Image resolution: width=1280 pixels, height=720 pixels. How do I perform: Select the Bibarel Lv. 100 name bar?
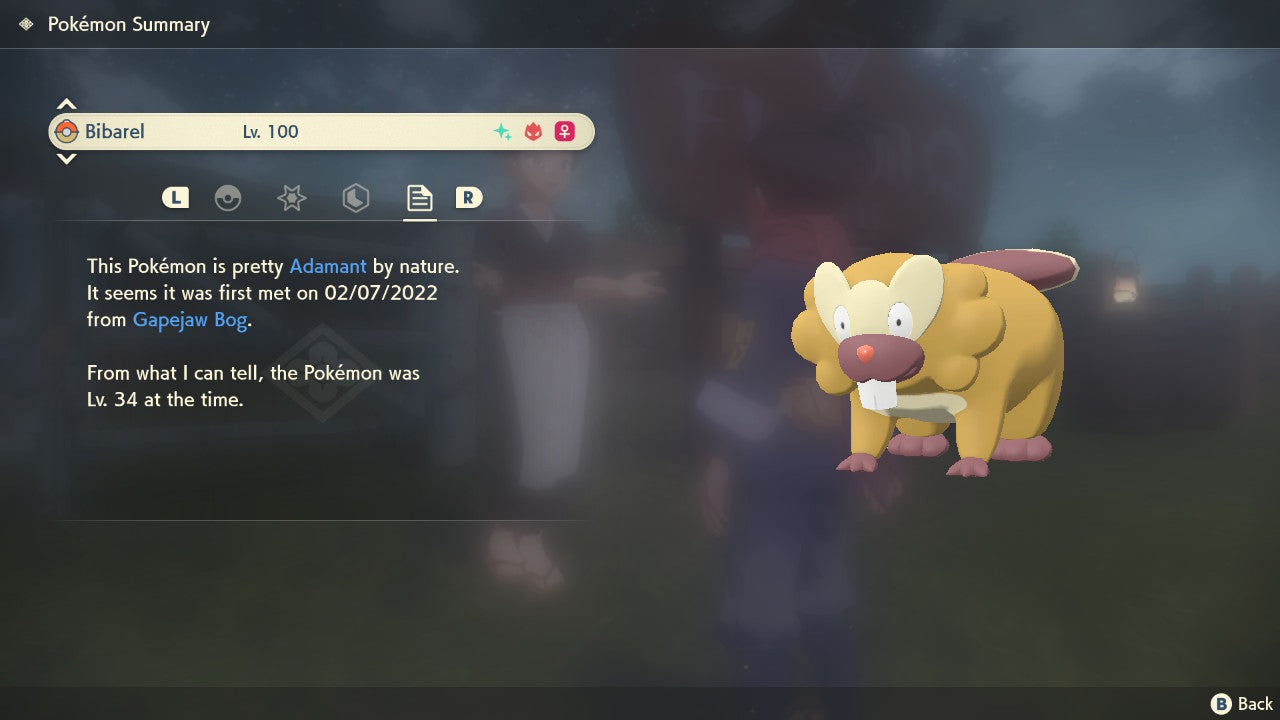(x=321, y=131)
